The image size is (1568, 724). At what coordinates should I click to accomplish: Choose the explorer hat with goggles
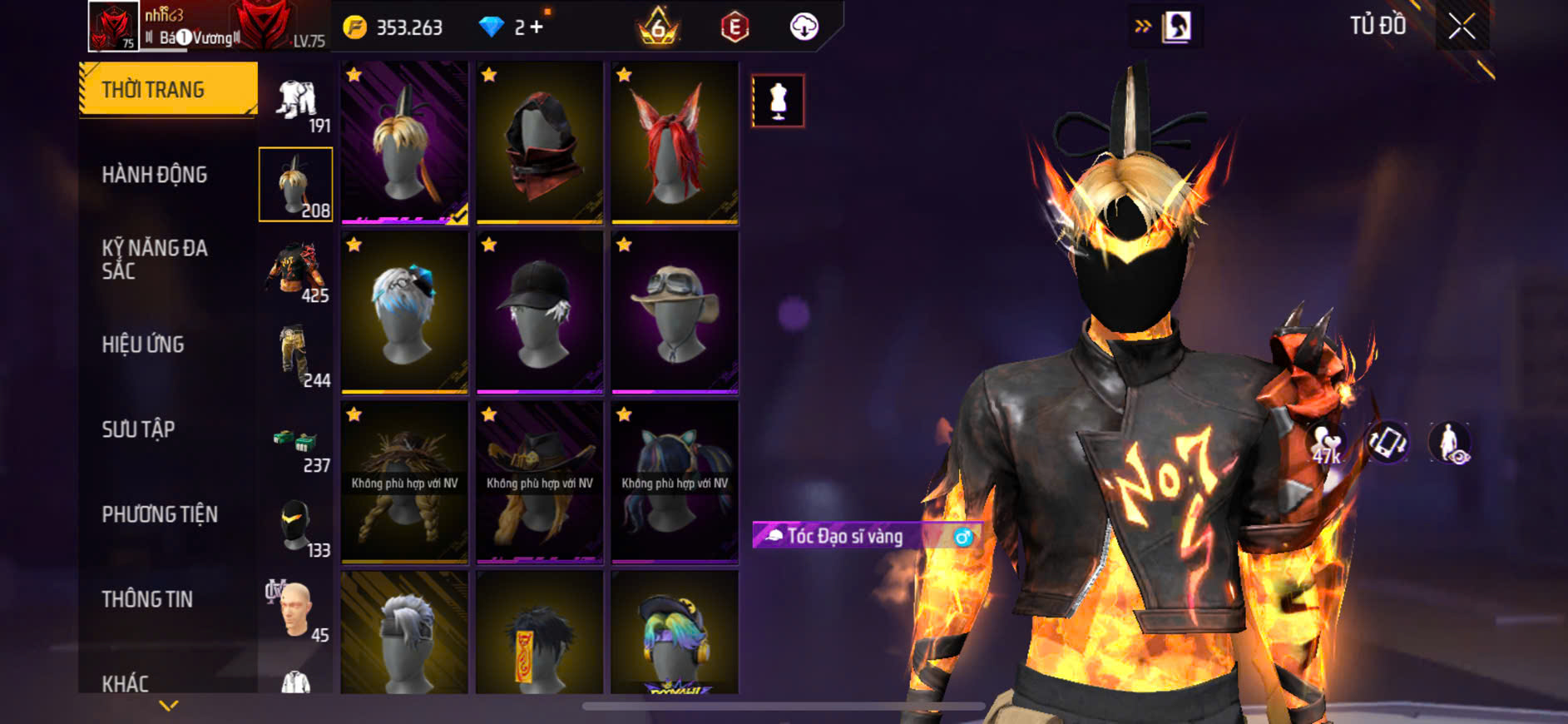point(675,311)
